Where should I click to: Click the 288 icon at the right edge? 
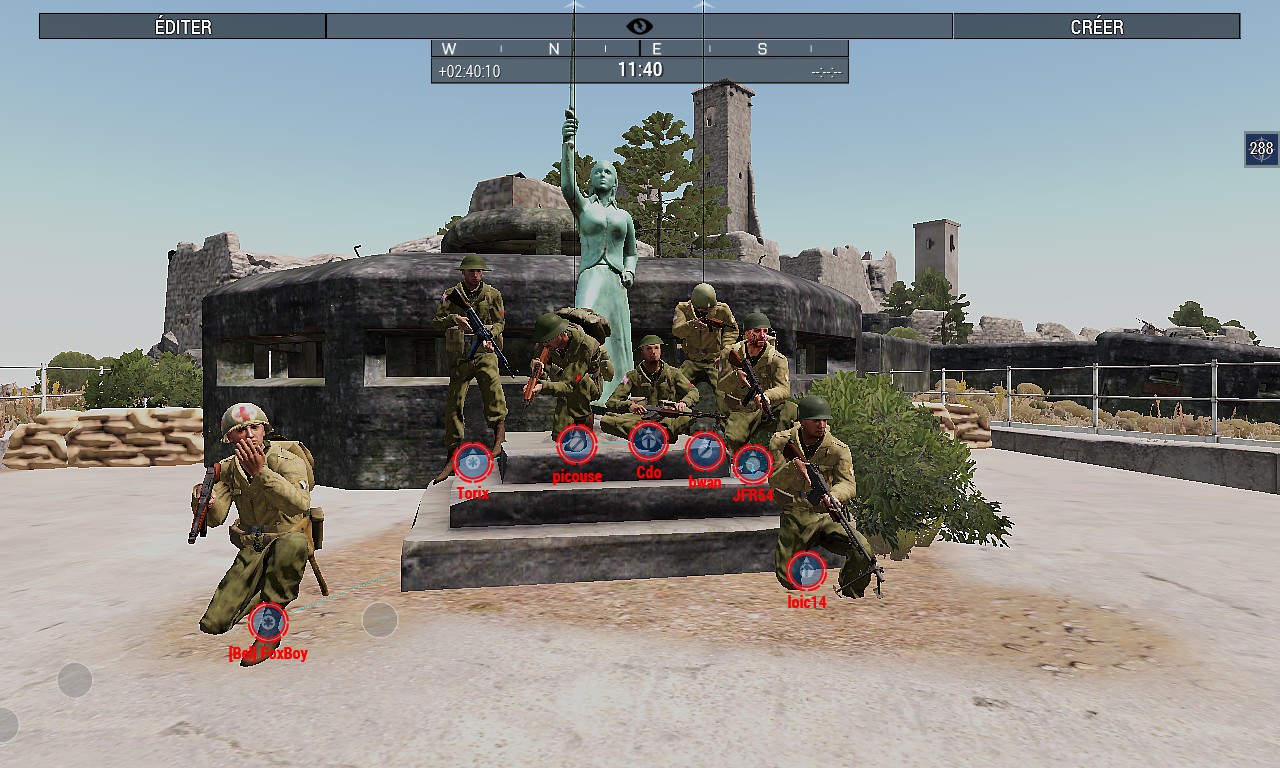point(1261,149)
